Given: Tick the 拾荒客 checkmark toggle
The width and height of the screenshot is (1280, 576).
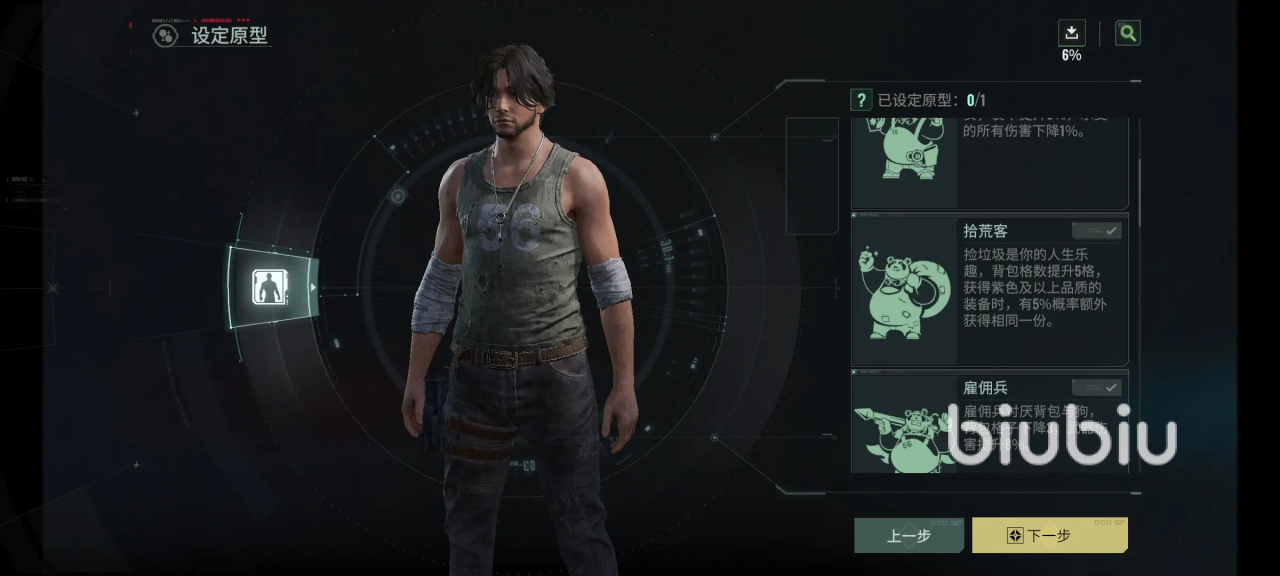Looking at the screenshot, I should [1097, 231].
